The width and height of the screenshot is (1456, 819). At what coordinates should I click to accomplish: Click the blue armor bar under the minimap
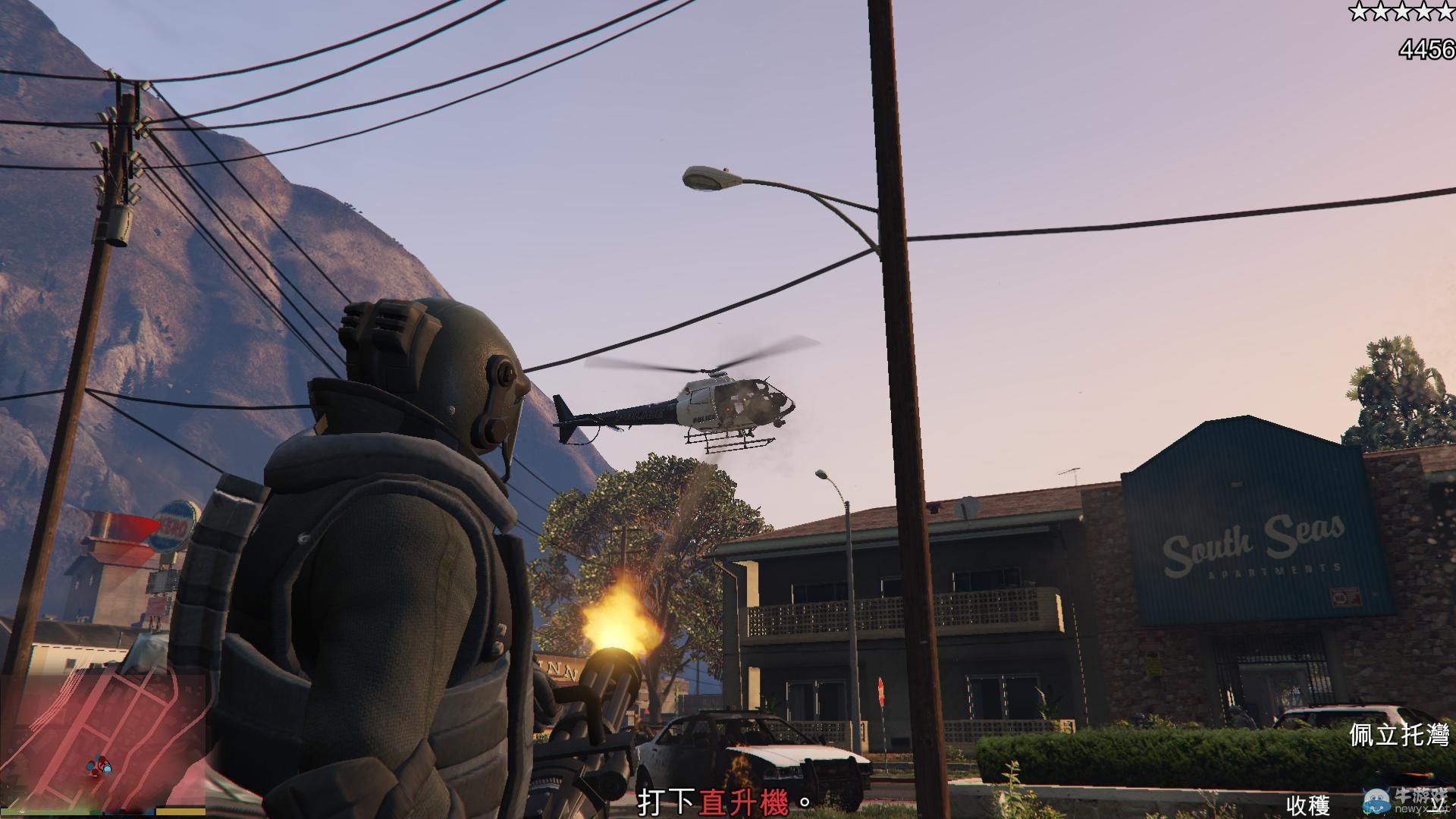pyautogui.click(x=129, y=812)
